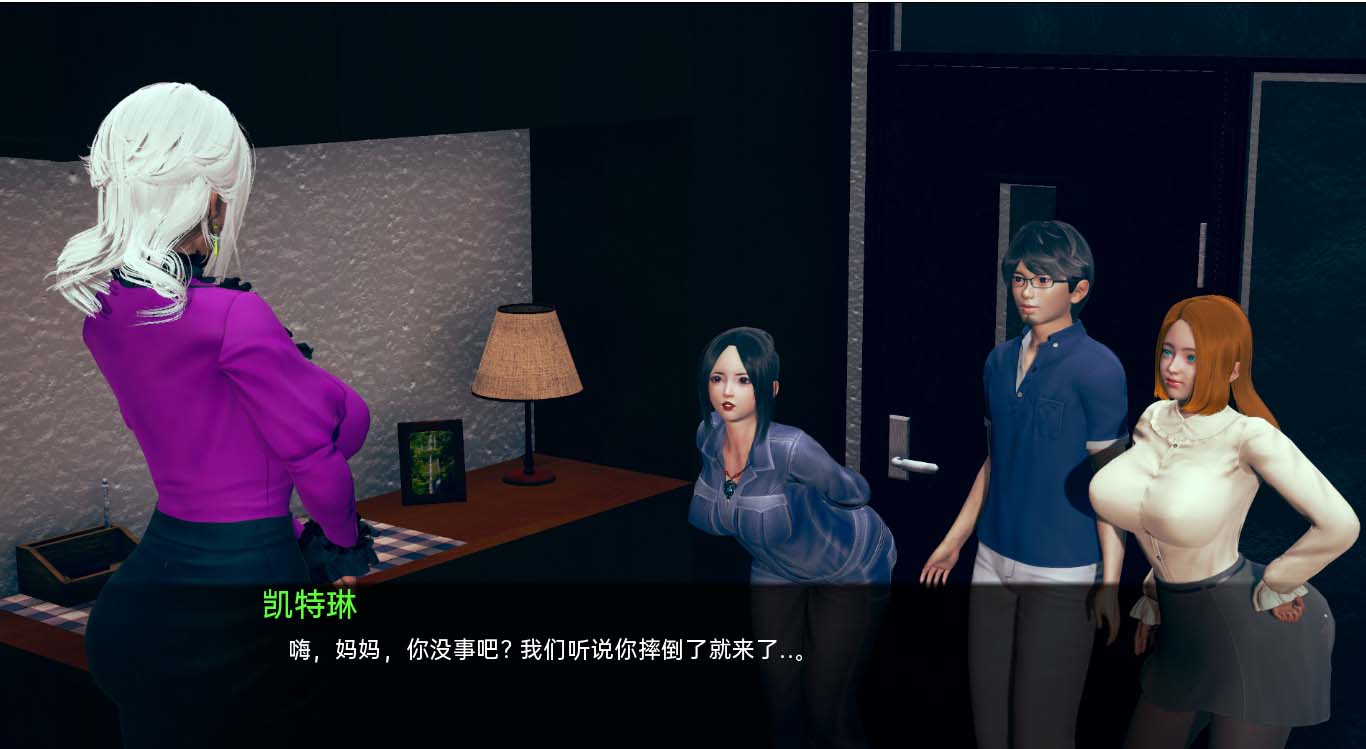Click the man's glasses
Viewport: 1366px width, 749px height.
(x=1042, y=280)
